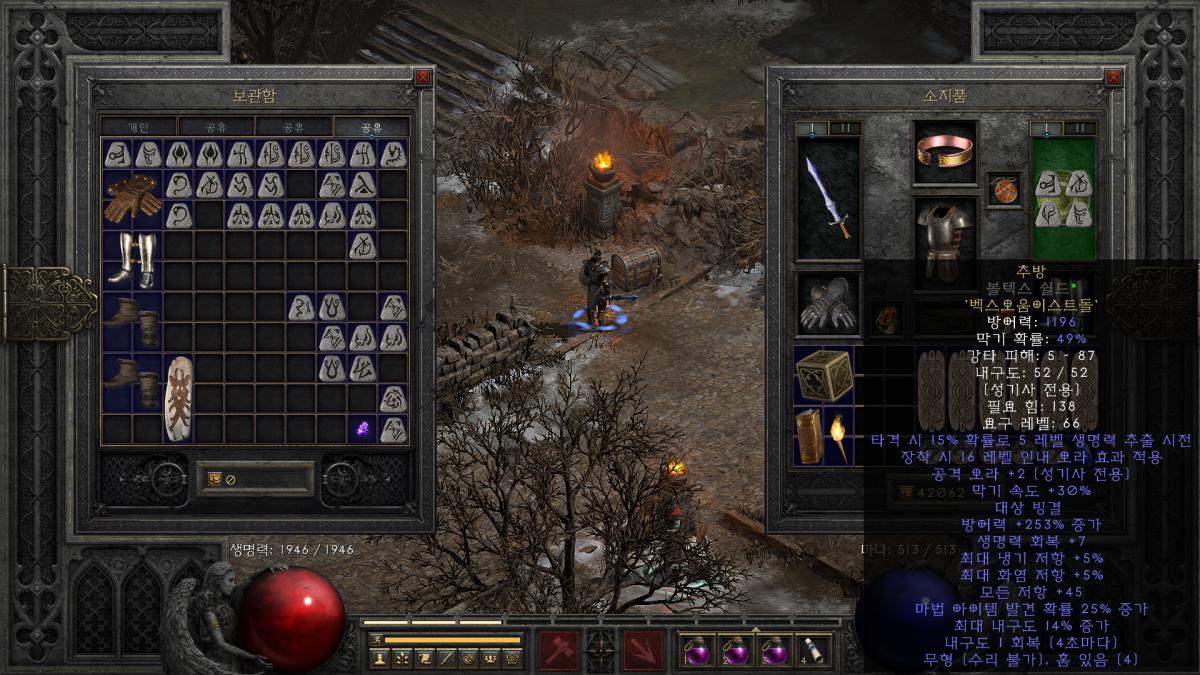The width and height of the screenshot is (1200, 675).
Task: Click the stash gold withdraw button
Action: (215, 479)
